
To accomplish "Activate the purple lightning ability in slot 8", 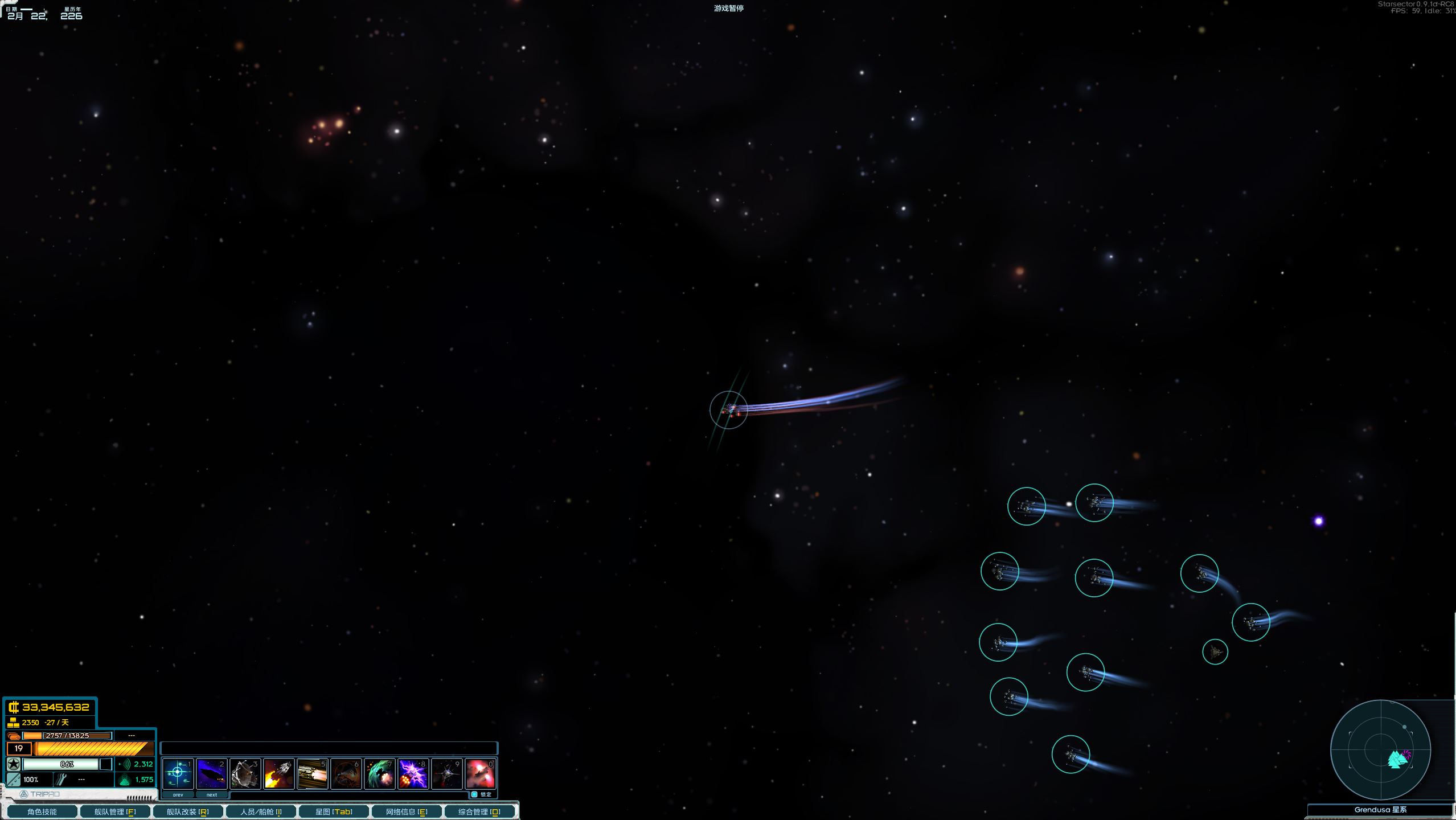I will coord(413,773).
